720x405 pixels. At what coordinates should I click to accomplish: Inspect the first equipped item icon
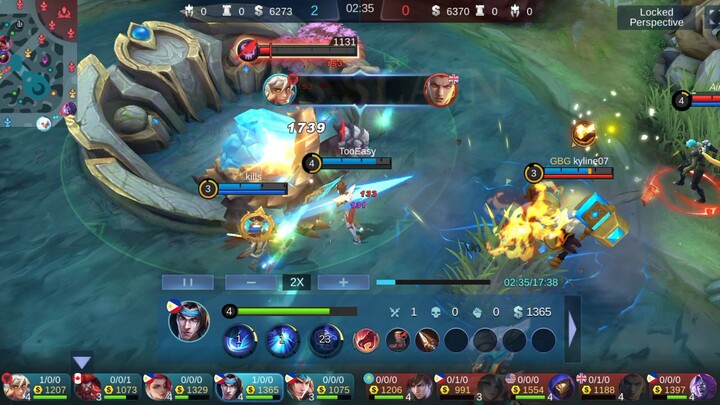pos(366,340)
